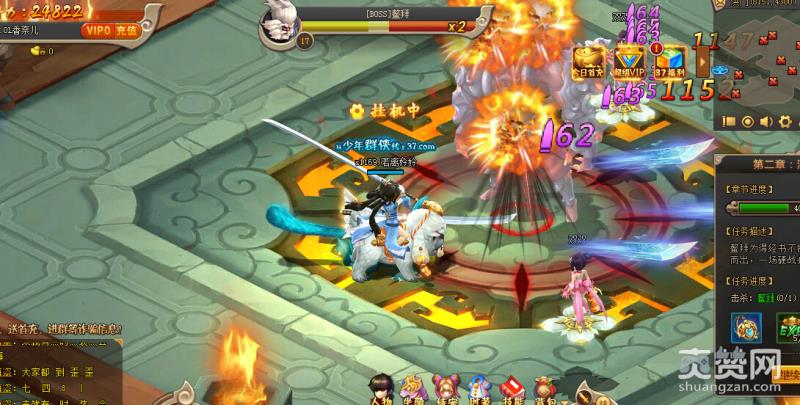Click the chat message panel
Viewport: 800px width, 405px height.
click(60, 370)
